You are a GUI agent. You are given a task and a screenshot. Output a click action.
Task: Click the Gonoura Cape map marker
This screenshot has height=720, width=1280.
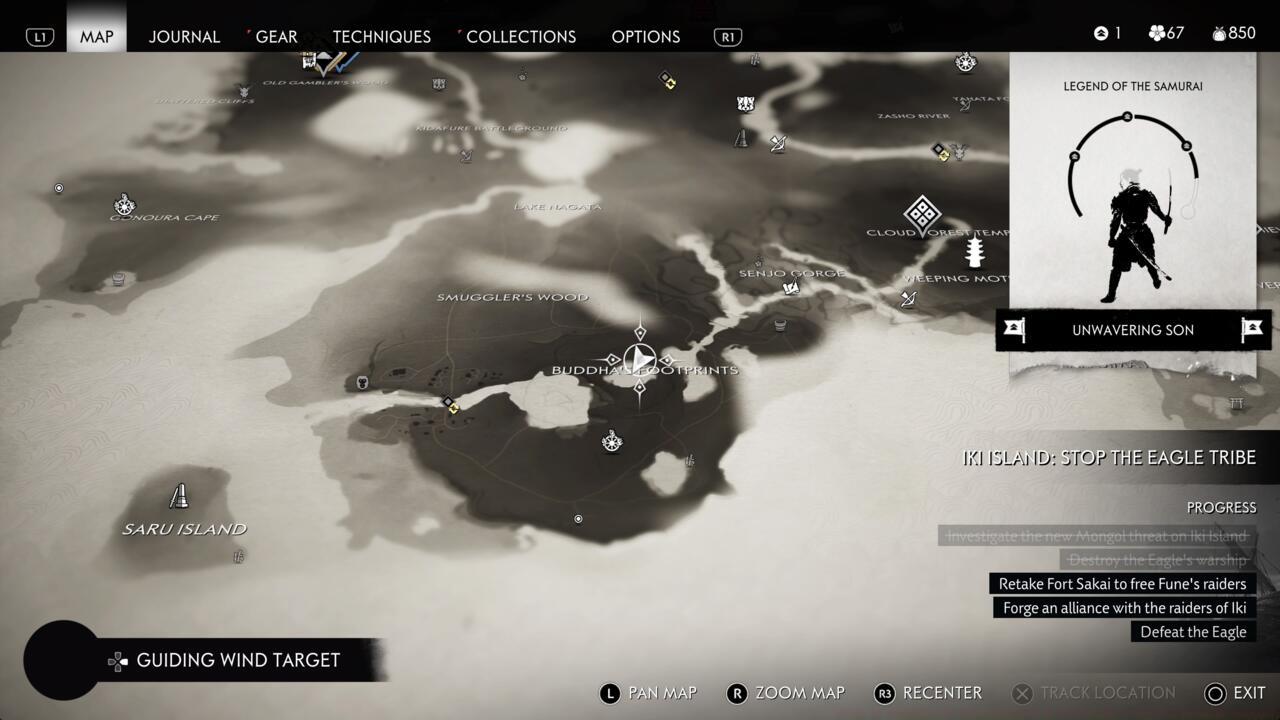(125, 205)
